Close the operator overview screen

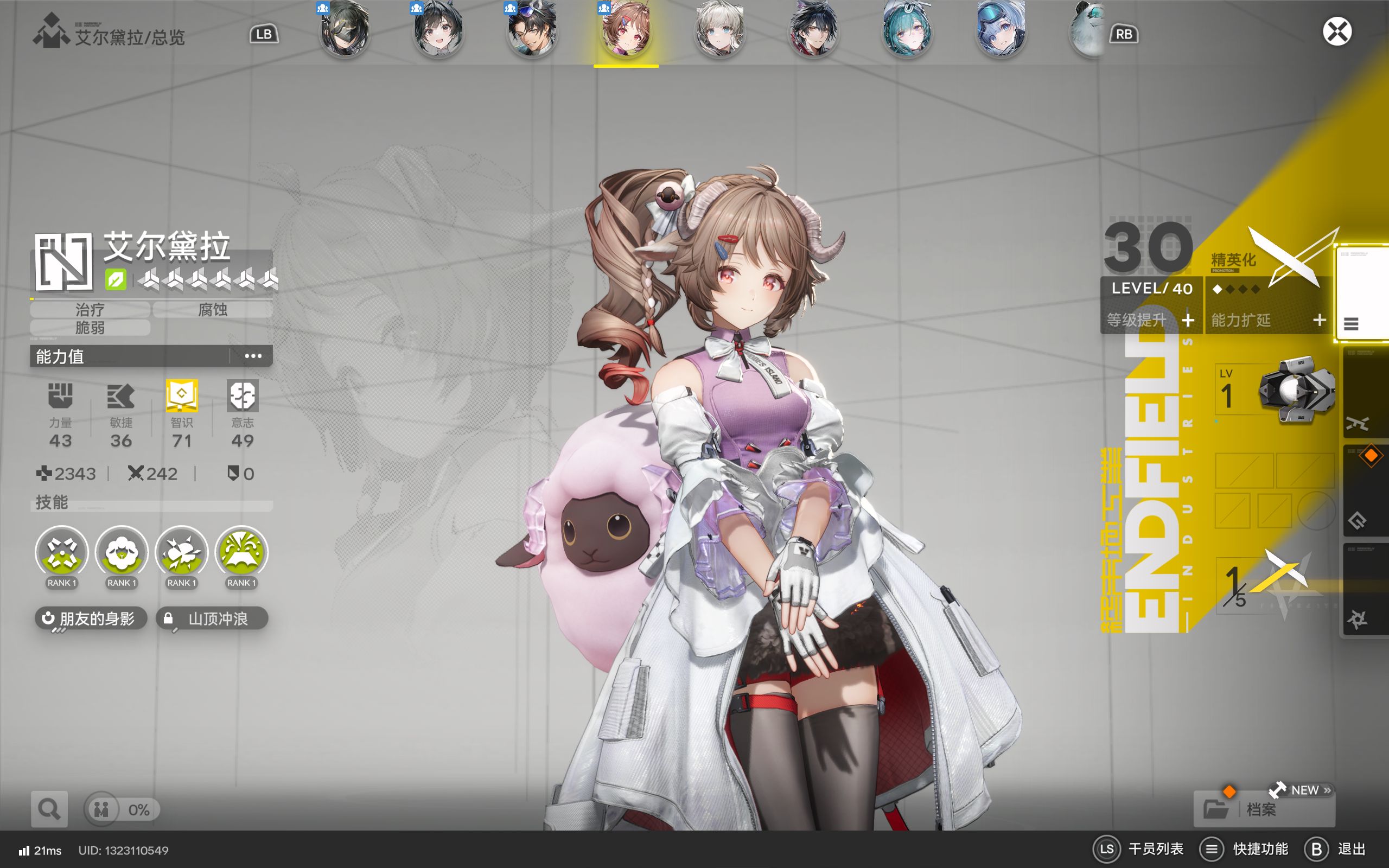point(1337,31)
